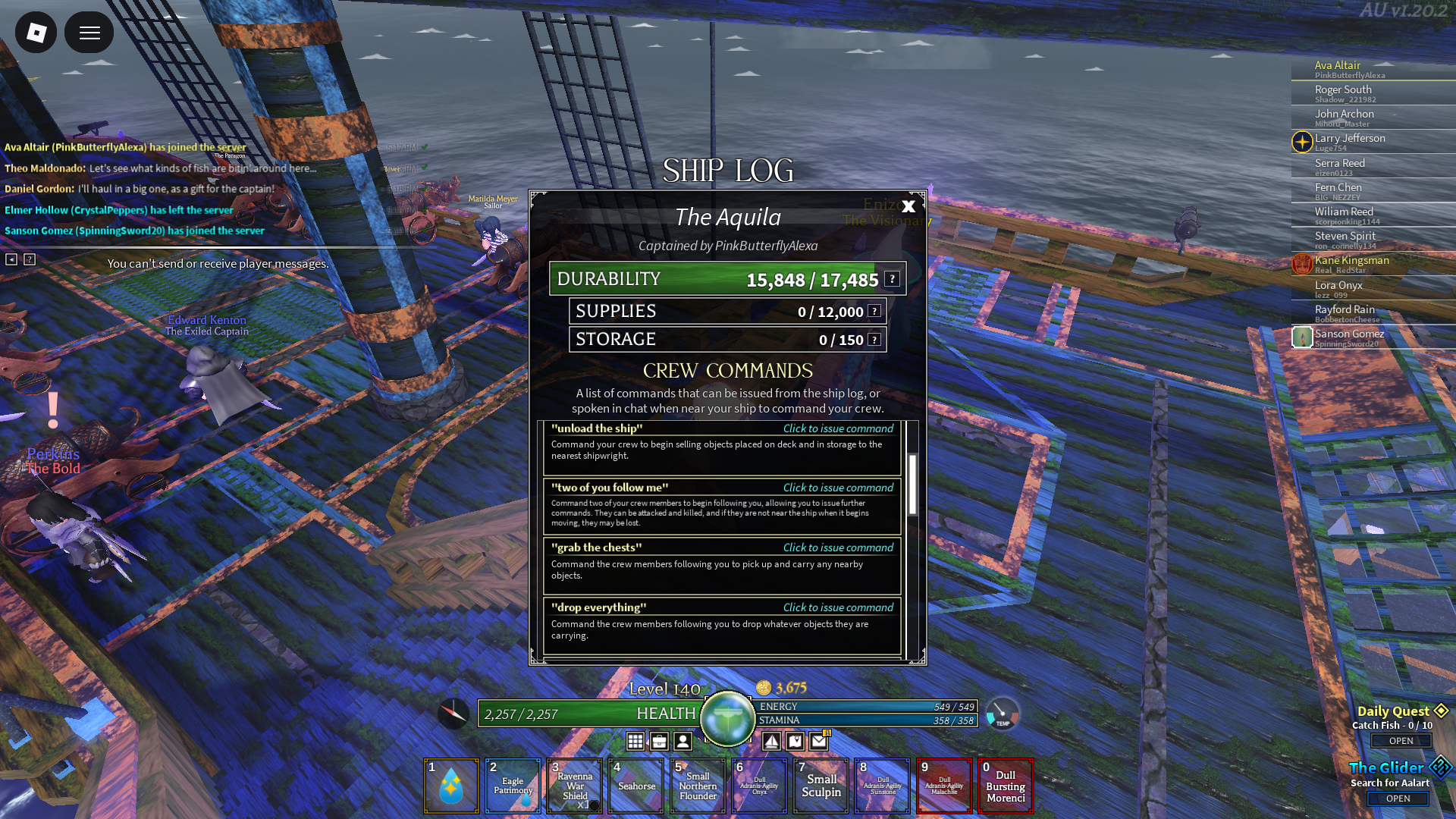Issue the "unload the ship" command
Screen dimensions: 1456x819
click(838, 428)
